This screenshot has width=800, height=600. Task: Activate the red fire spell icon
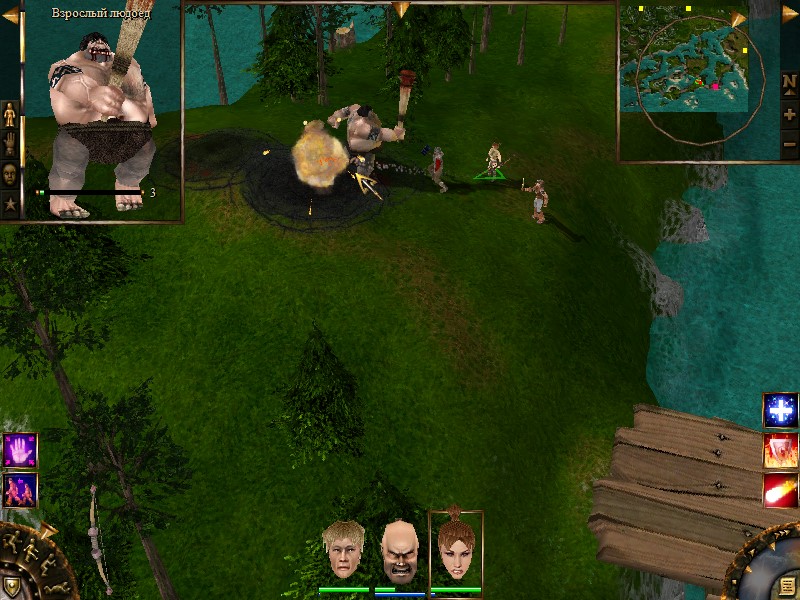click(780, 450)
